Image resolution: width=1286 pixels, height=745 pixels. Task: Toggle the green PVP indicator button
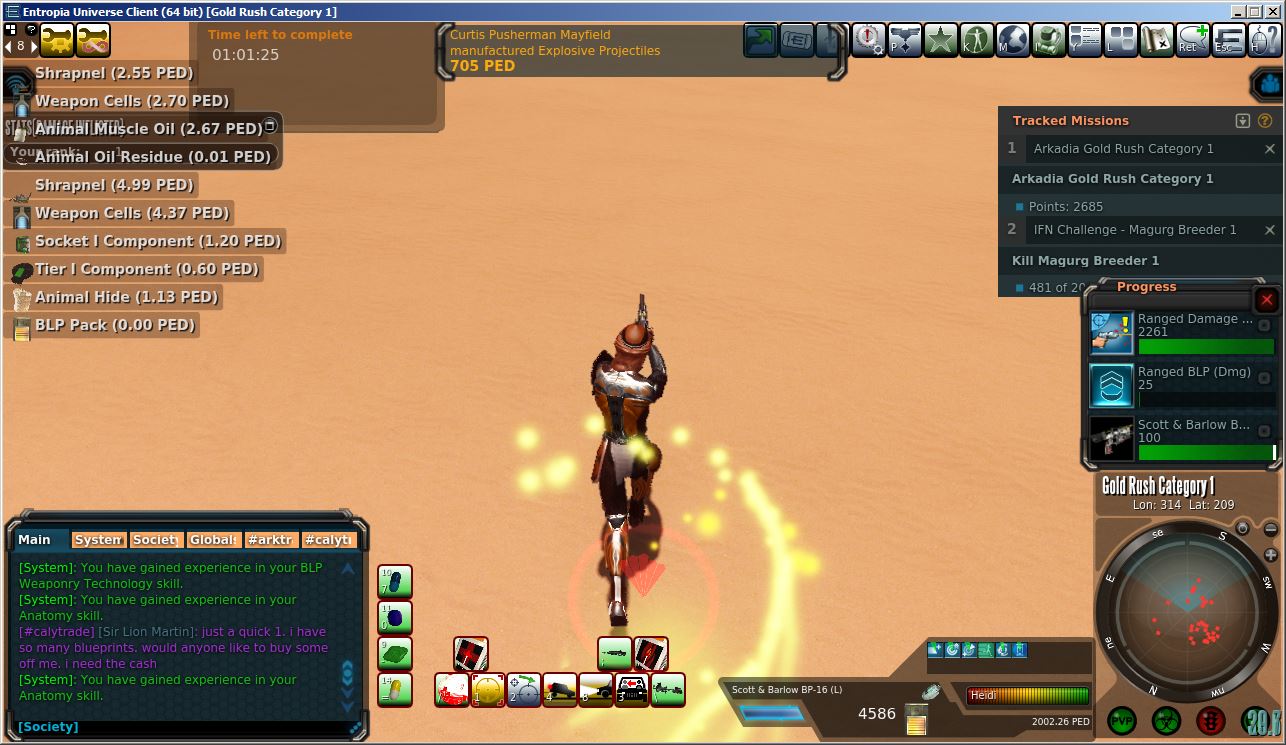click(x=1122, y=721)
